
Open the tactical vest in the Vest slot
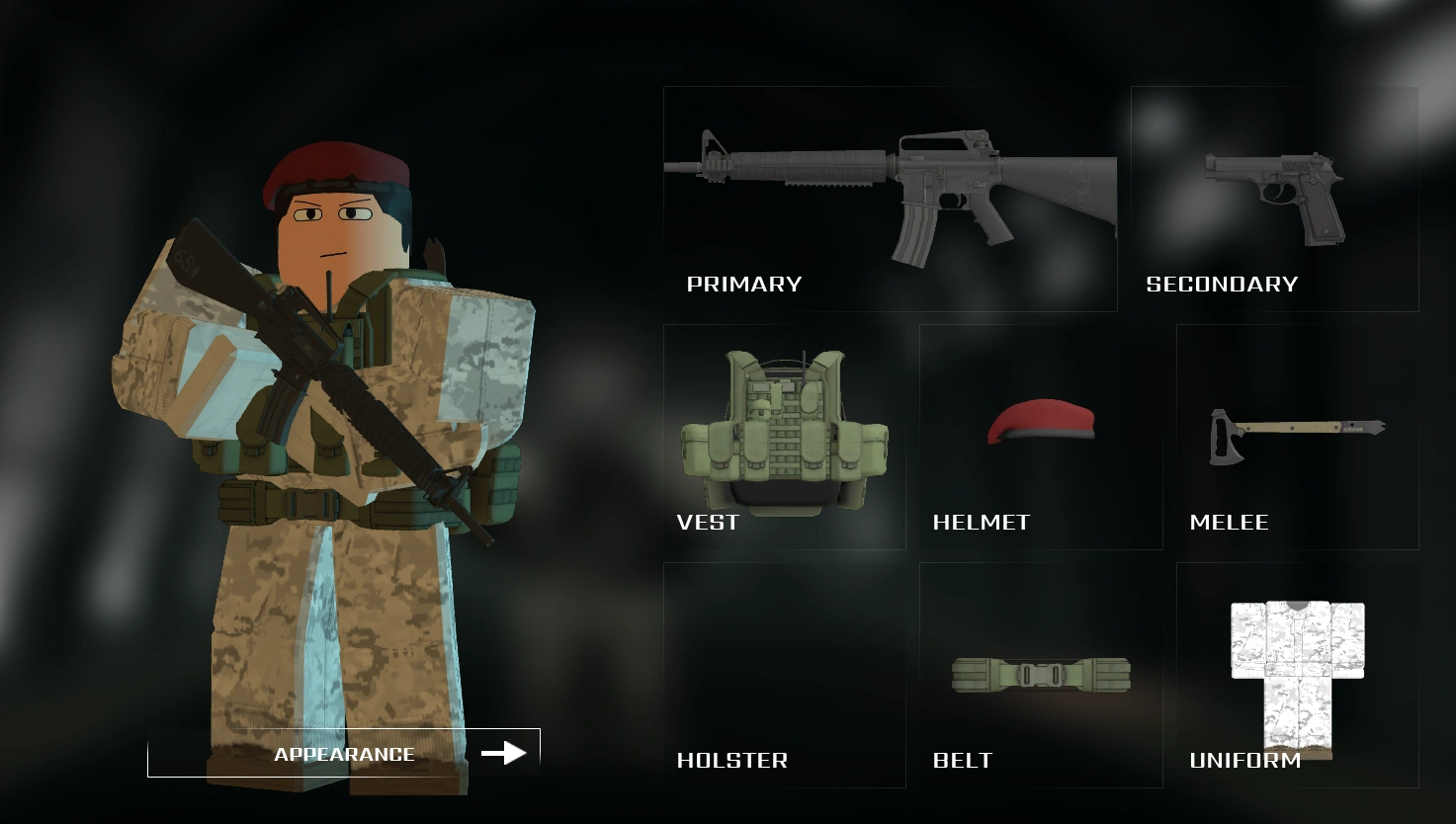pos(786,425)
